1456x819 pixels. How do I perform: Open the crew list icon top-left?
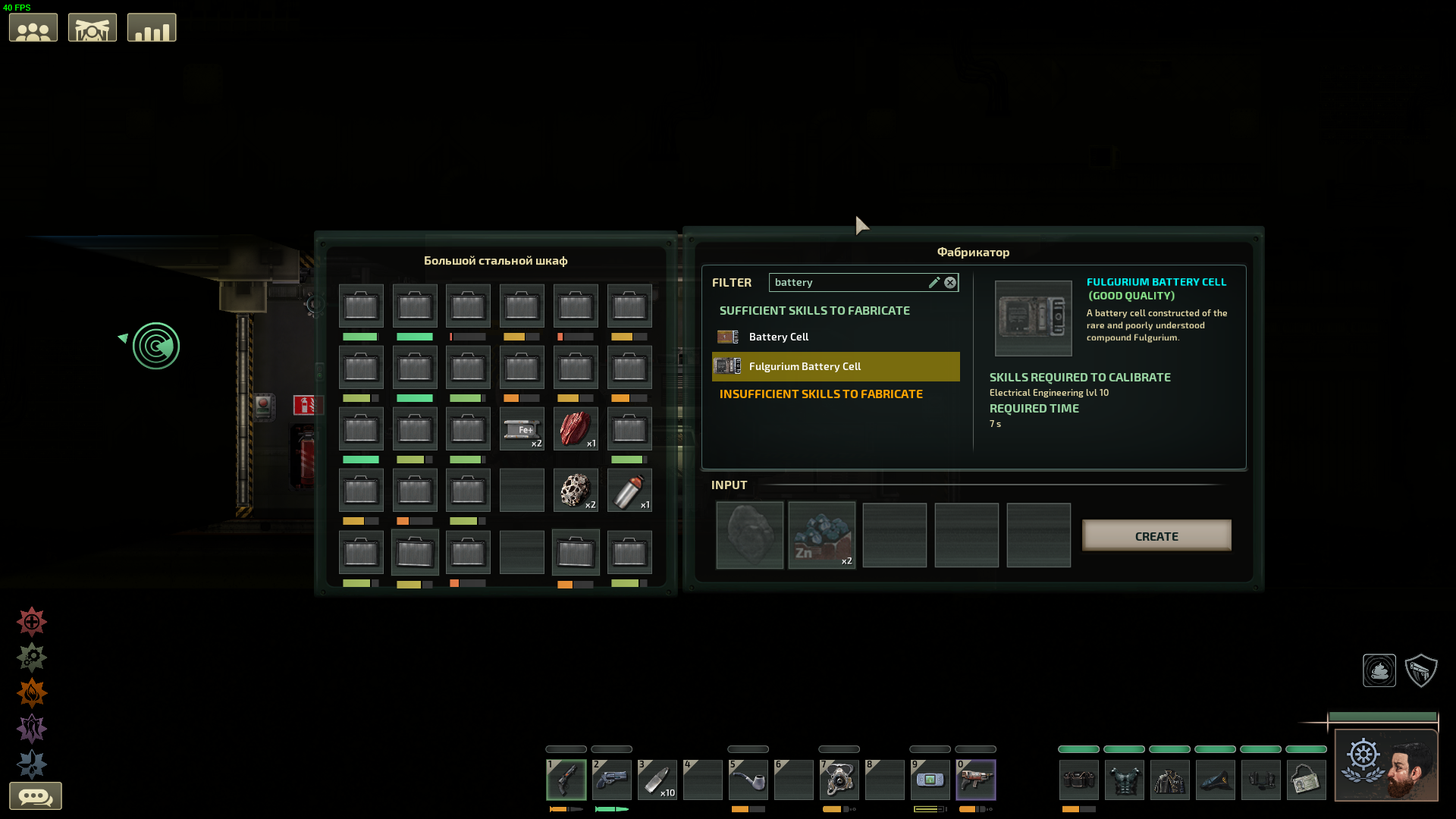[33, 27]
